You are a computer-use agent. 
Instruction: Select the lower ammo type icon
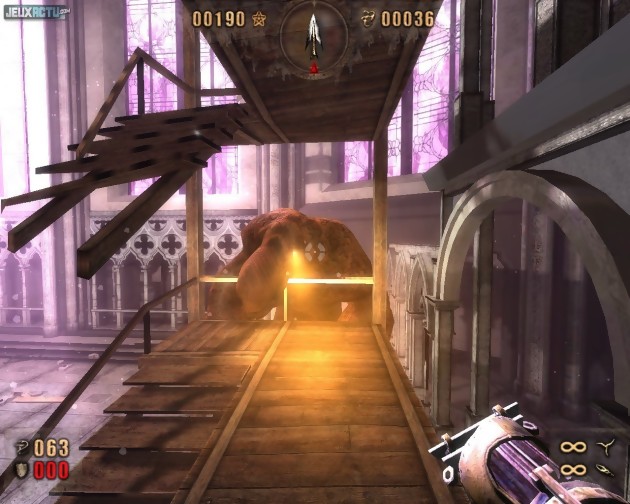pyautogui.click(x=606, y=469)
